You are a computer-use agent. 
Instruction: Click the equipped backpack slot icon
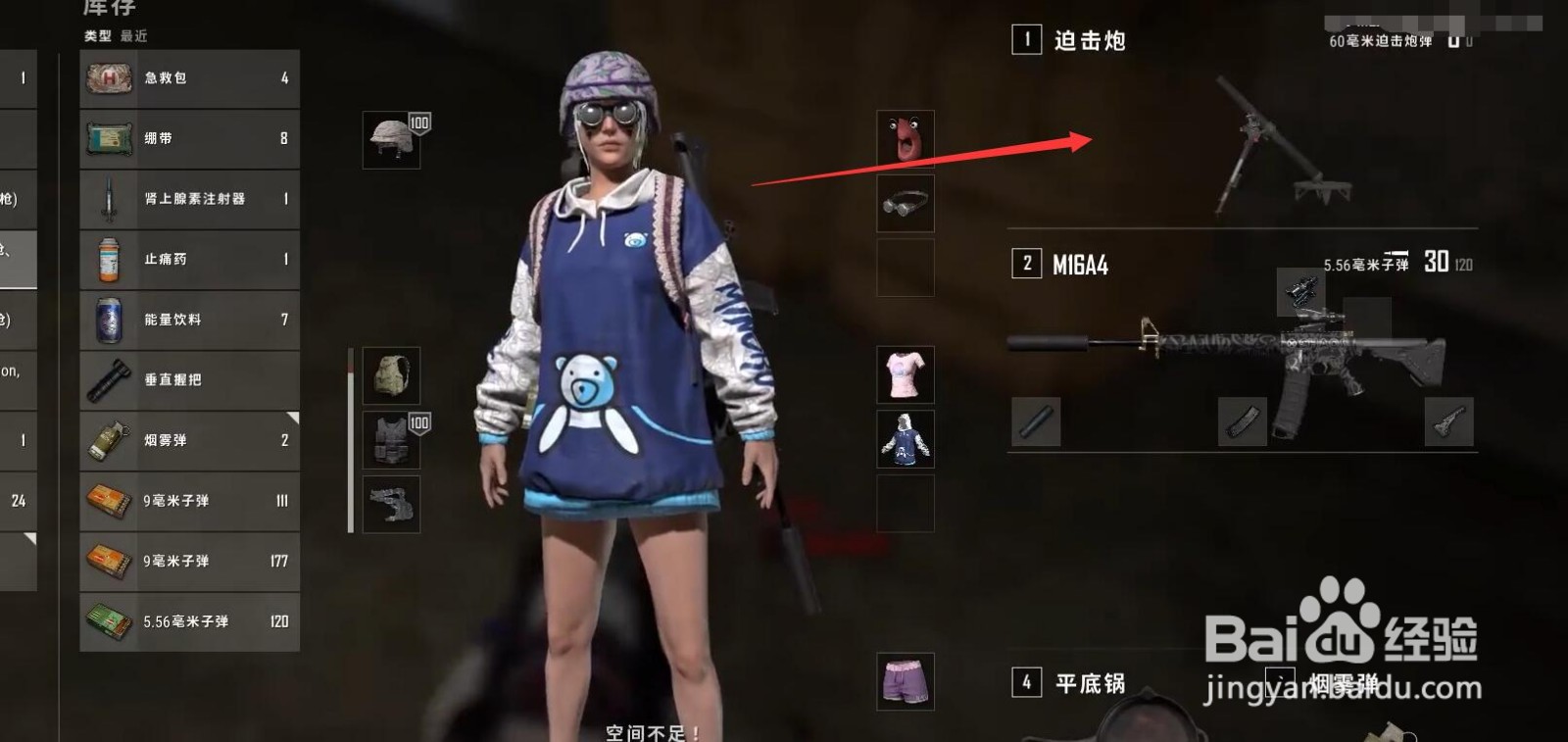click(x=391, y=377)
